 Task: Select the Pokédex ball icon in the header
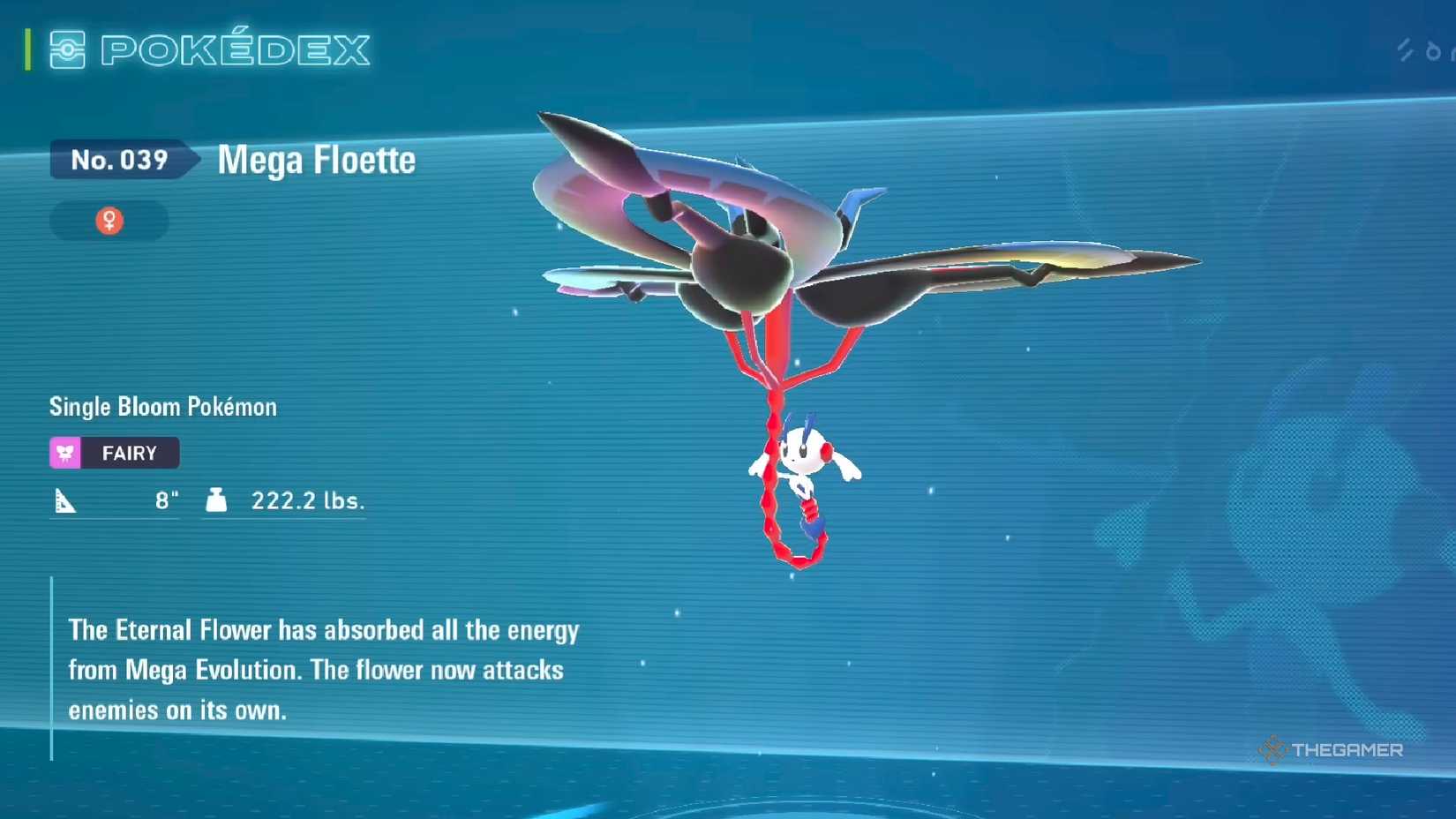point(66,50)
